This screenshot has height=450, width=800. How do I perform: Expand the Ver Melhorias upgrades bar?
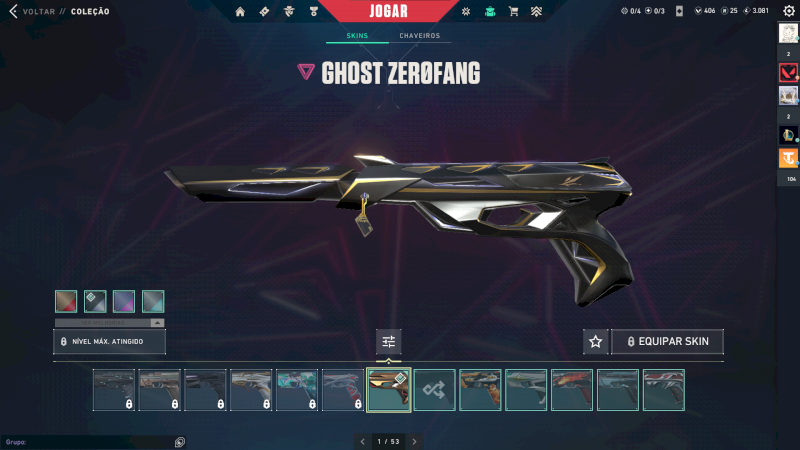click(110, 323)
